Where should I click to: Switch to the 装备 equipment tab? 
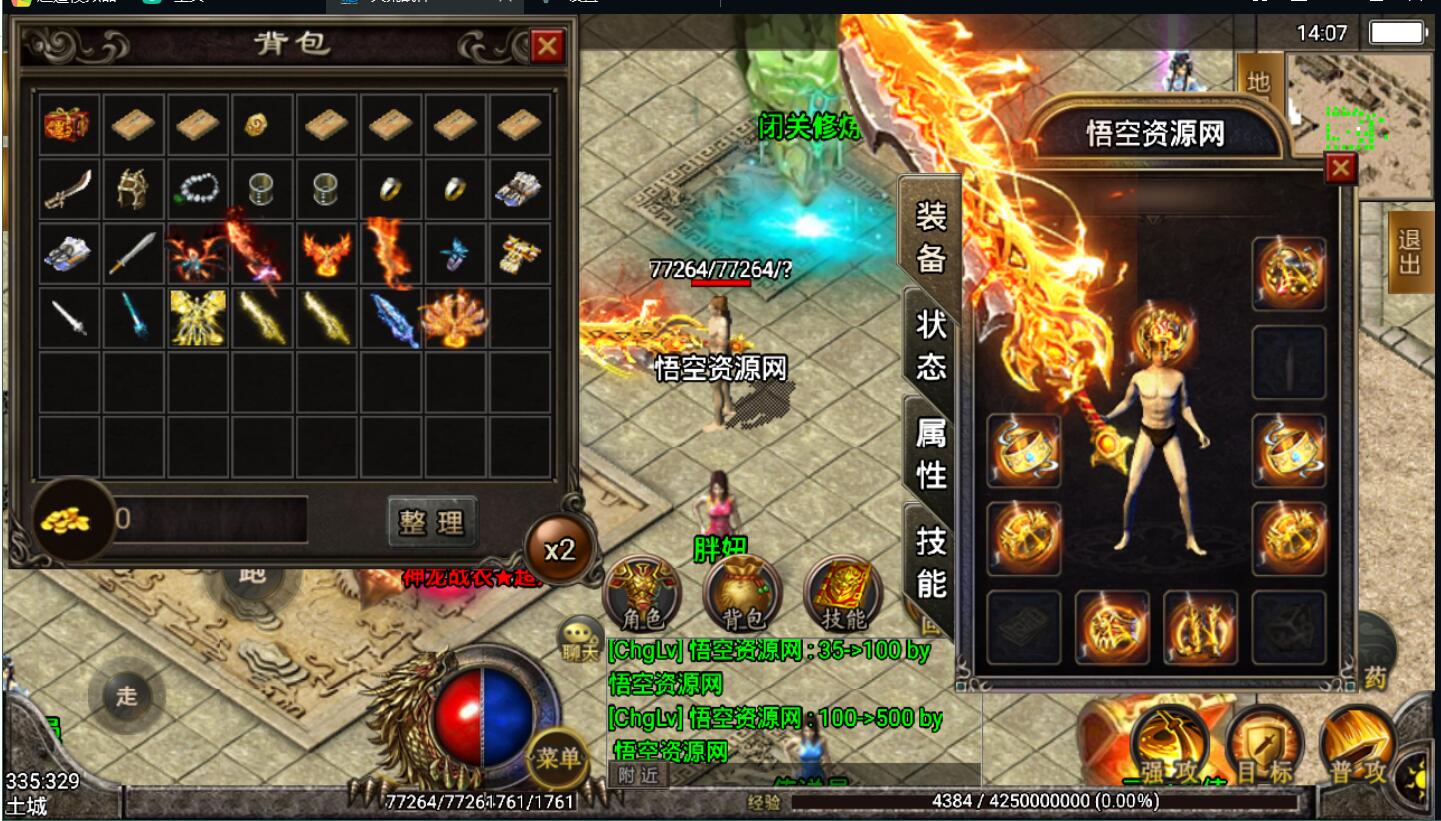coord(930,236)
